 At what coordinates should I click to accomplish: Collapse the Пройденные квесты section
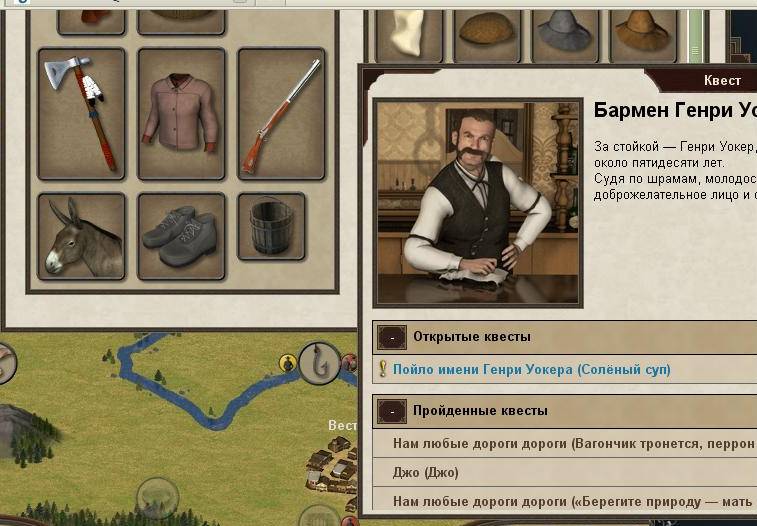(x=392, y=411)
